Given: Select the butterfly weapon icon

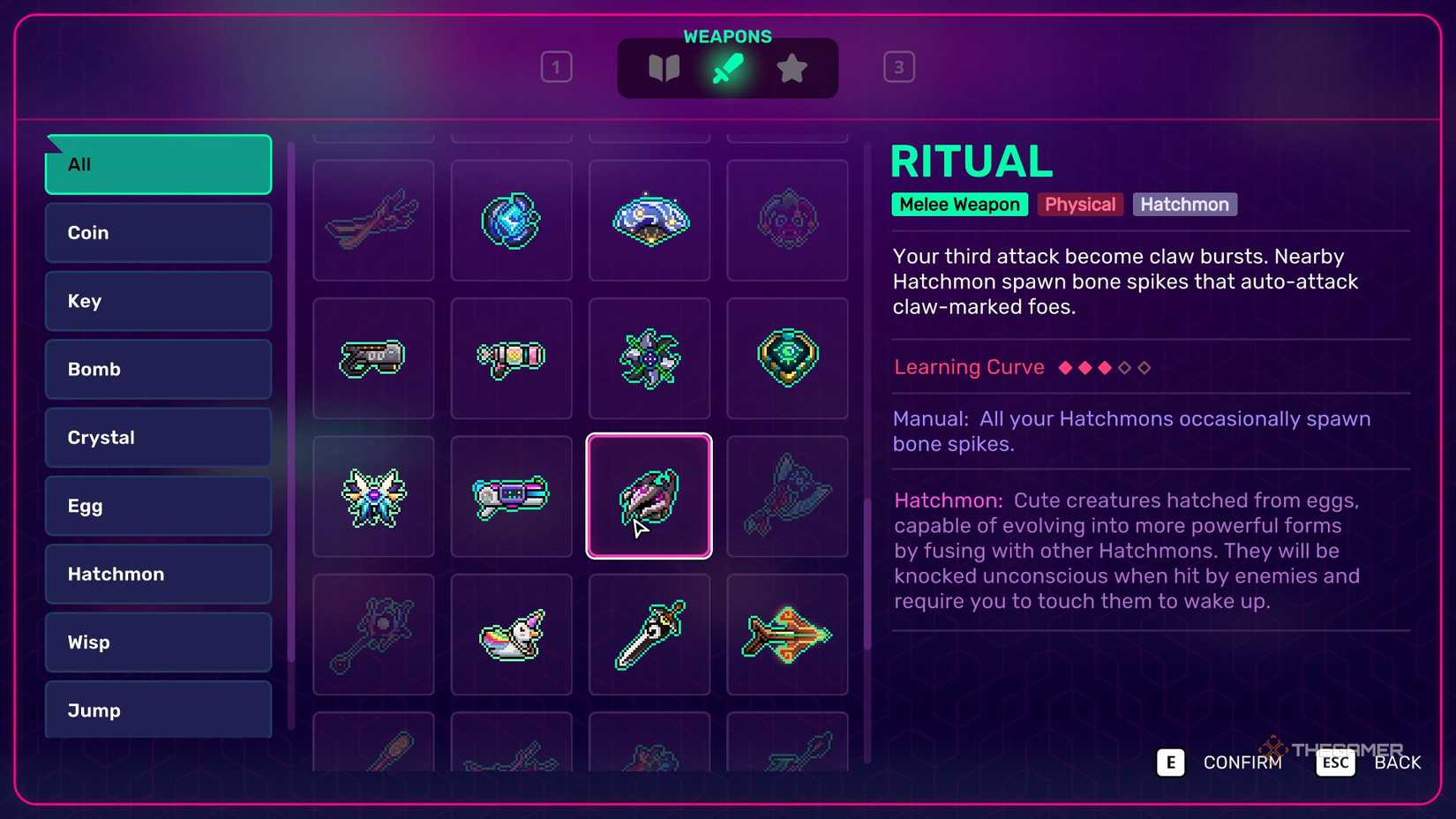Looking at the screenshot, I should [373, 496].
